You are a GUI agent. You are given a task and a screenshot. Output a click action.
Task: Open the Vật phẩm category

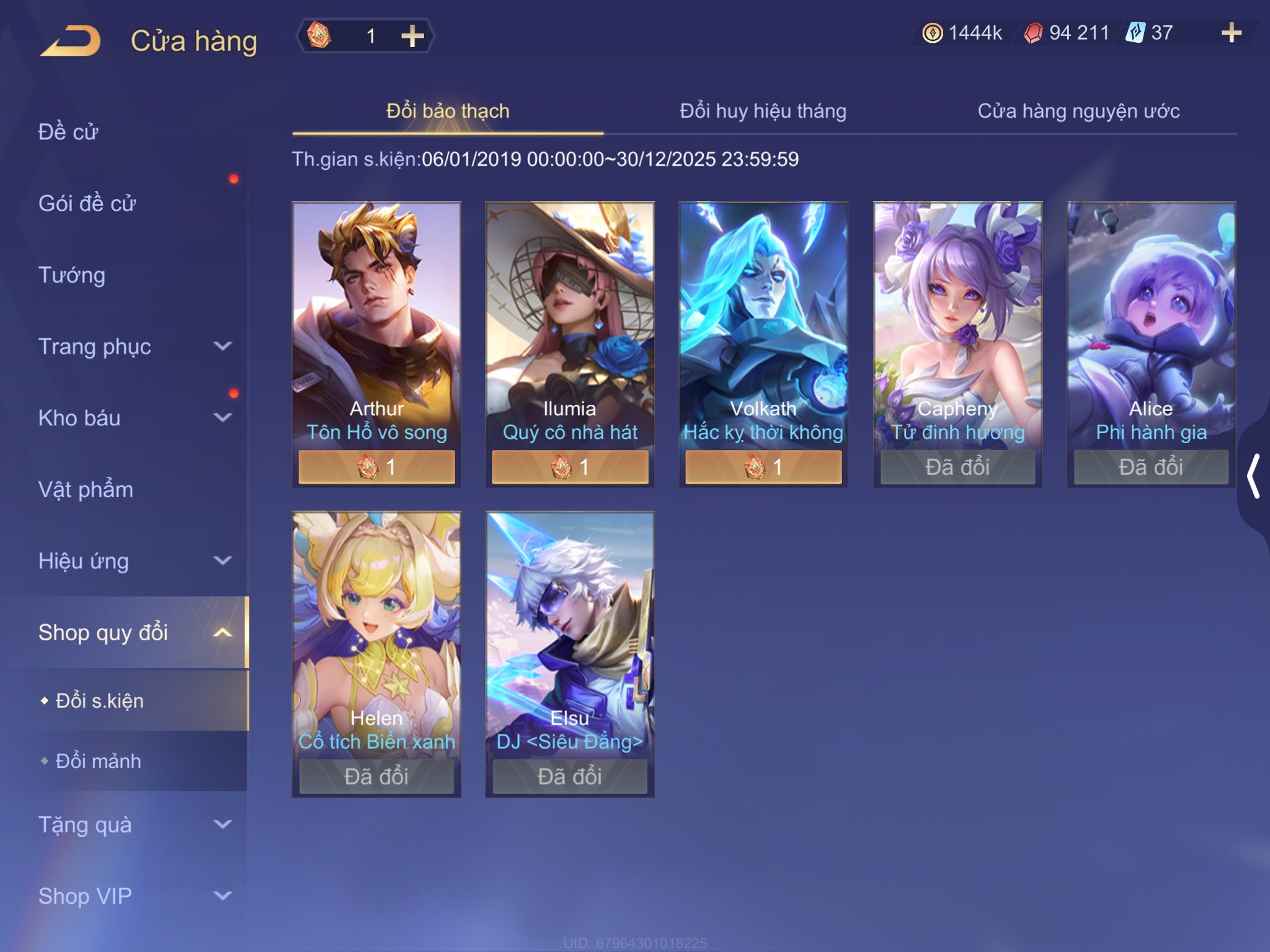pyautogui.click(x=86, y=489)
